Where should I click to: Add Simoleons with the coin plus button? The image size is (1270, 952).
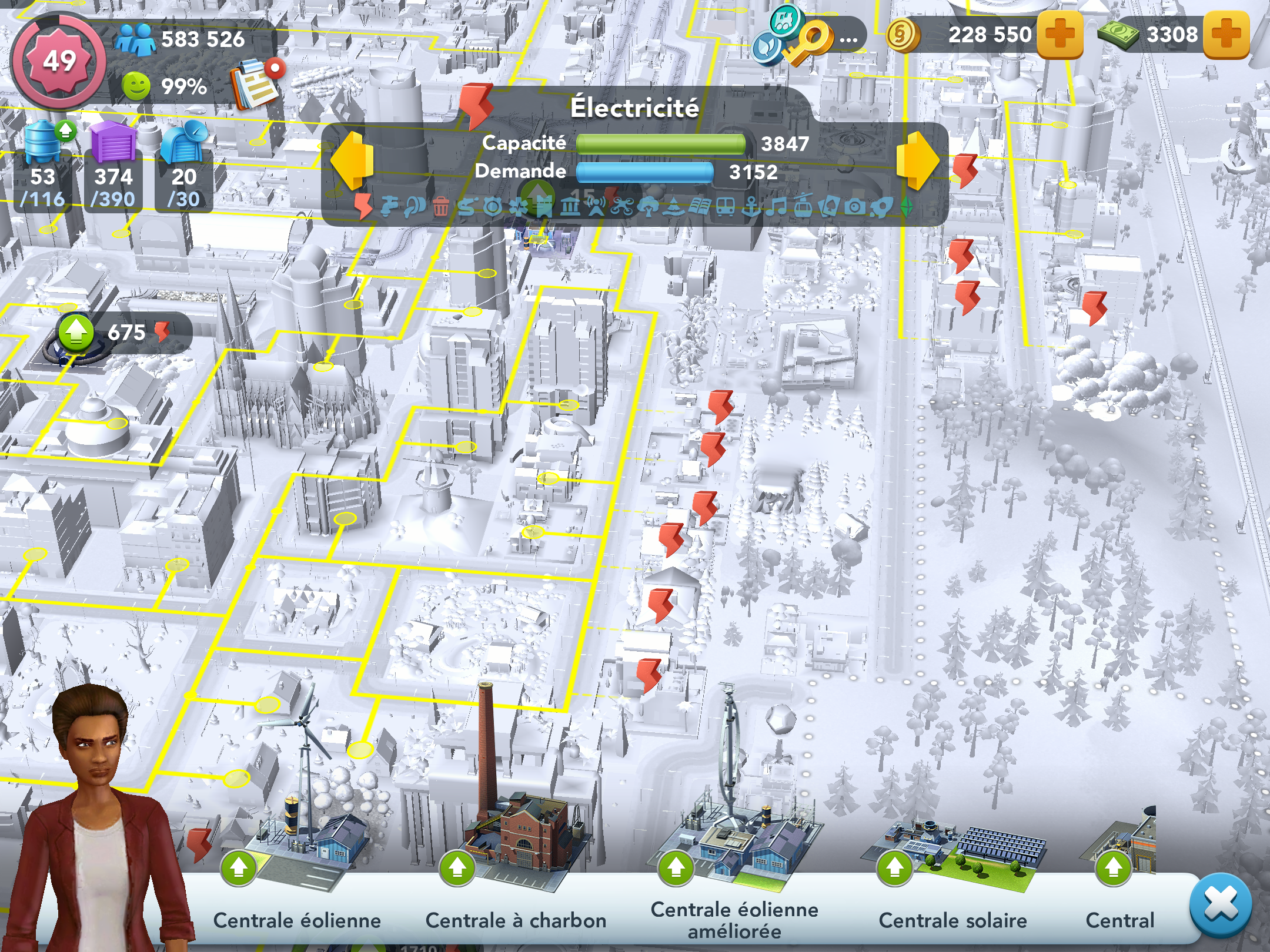(x=1060, y=35)
